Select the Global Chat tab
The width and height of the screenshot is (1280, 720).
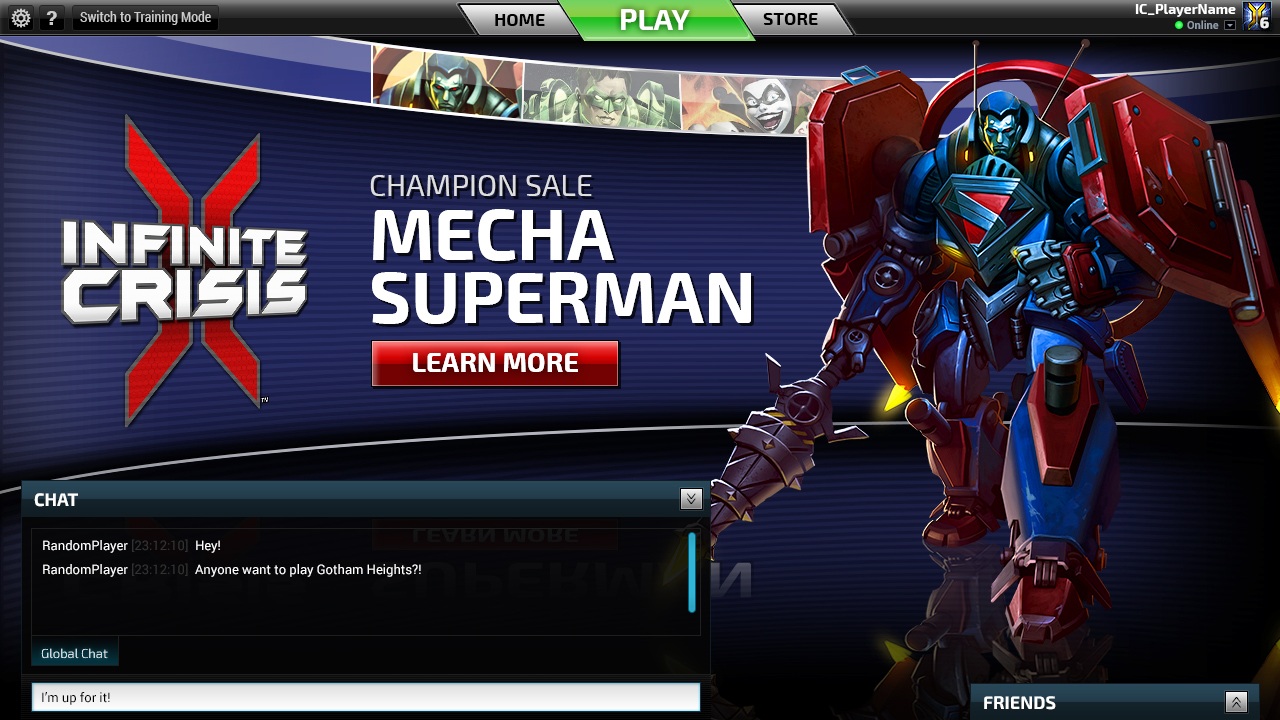(x=75, y=653)
